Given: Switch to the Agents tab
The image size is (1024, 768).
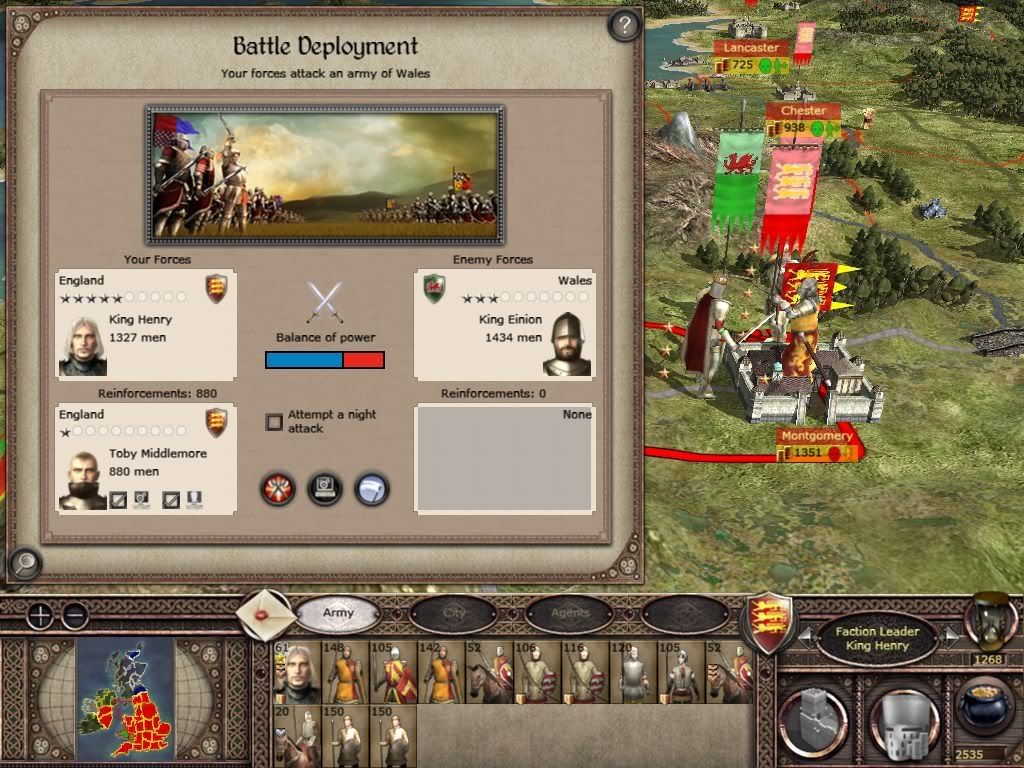Looking at the screenshot, I should (x=570, y=613).
